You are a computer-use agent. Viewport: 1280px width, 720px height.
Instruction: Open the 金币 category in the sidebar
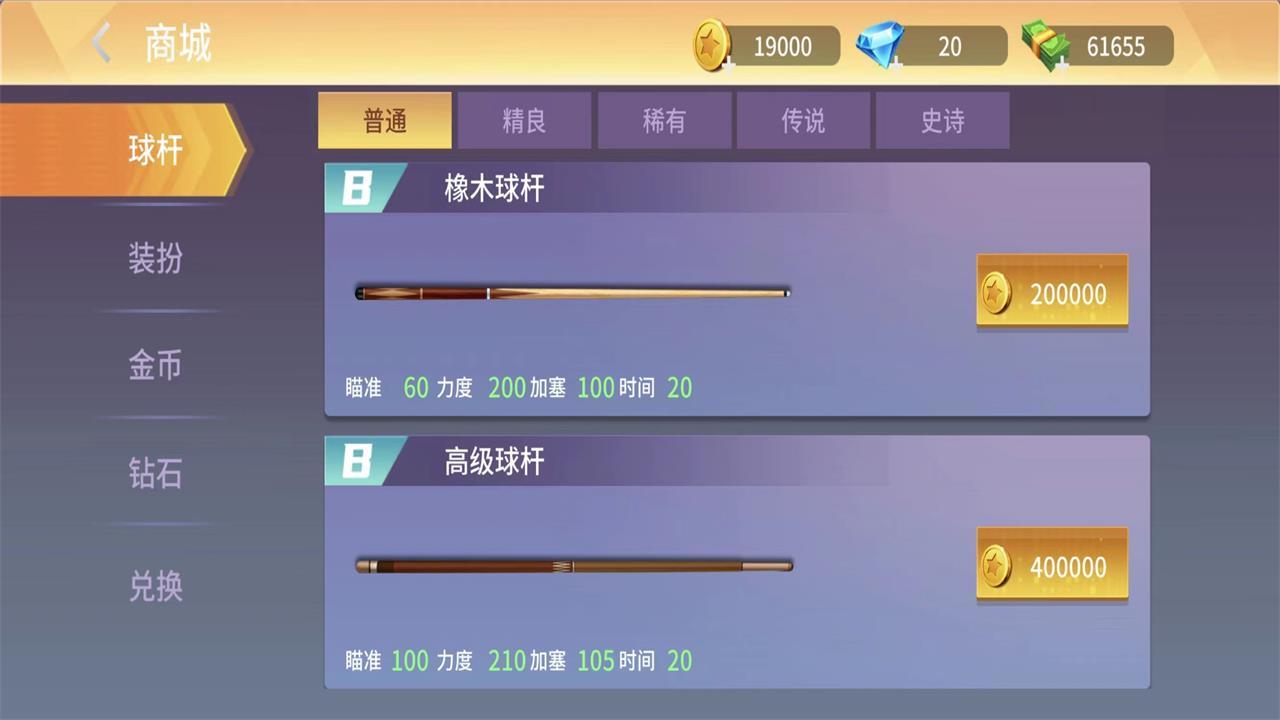155,366
